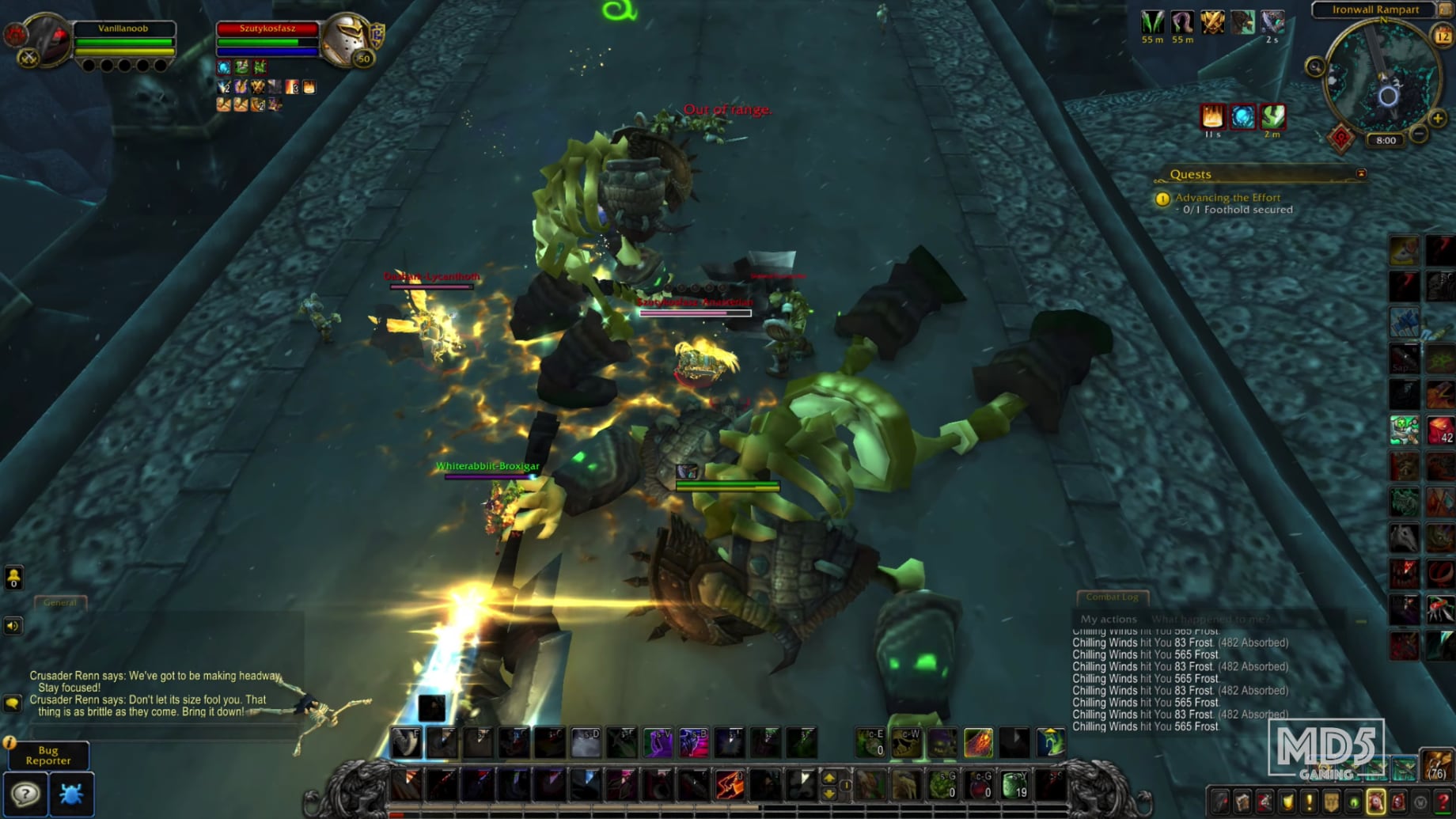Click the Horde emblem below the minimap
Viewport: 1456px width, 819px height.
coord(1342,138)
